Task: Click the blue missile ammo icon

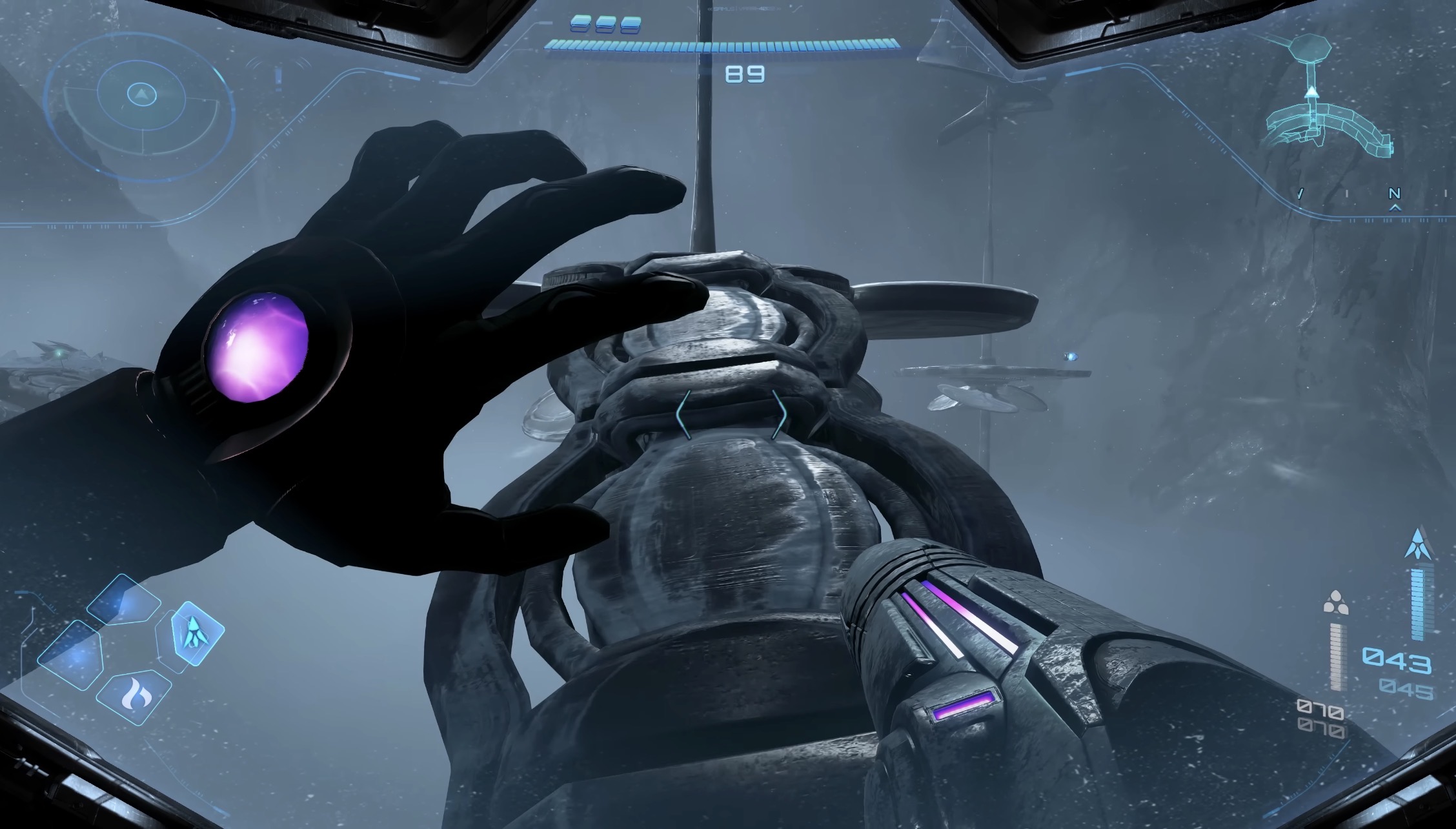Action: [x=1418, y=544]
